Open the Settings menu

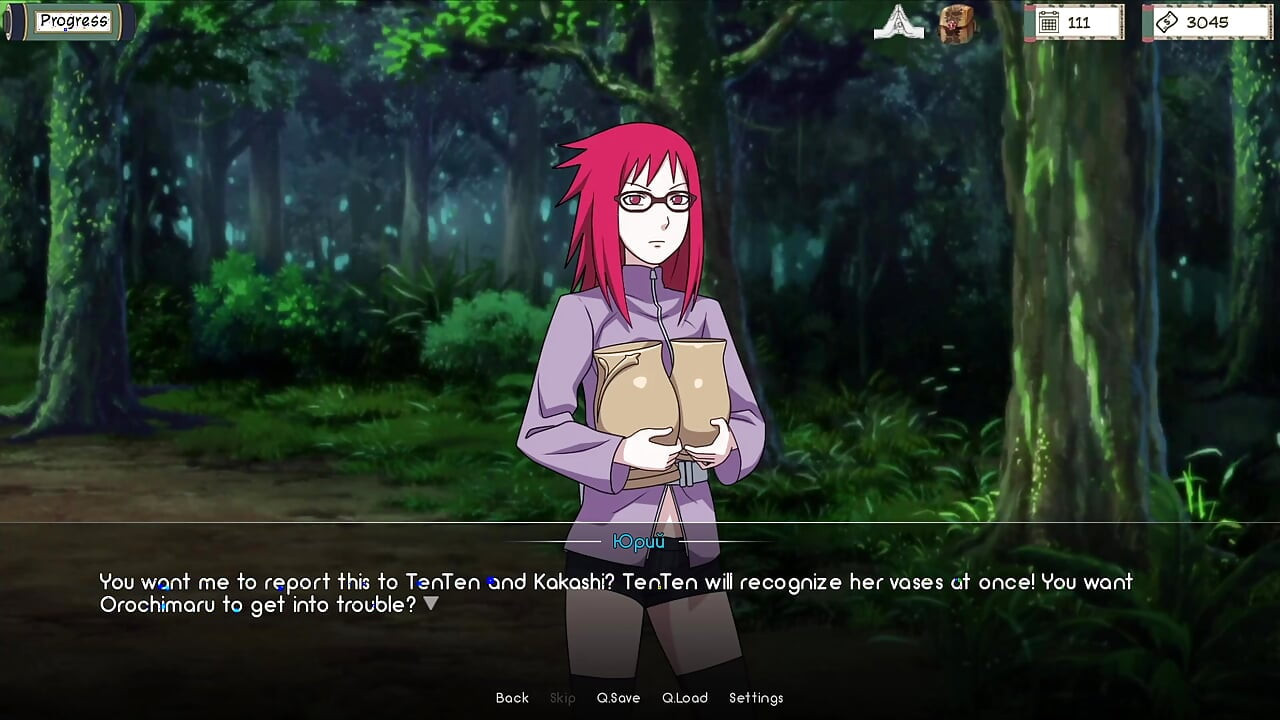click(x=756, y=698)
